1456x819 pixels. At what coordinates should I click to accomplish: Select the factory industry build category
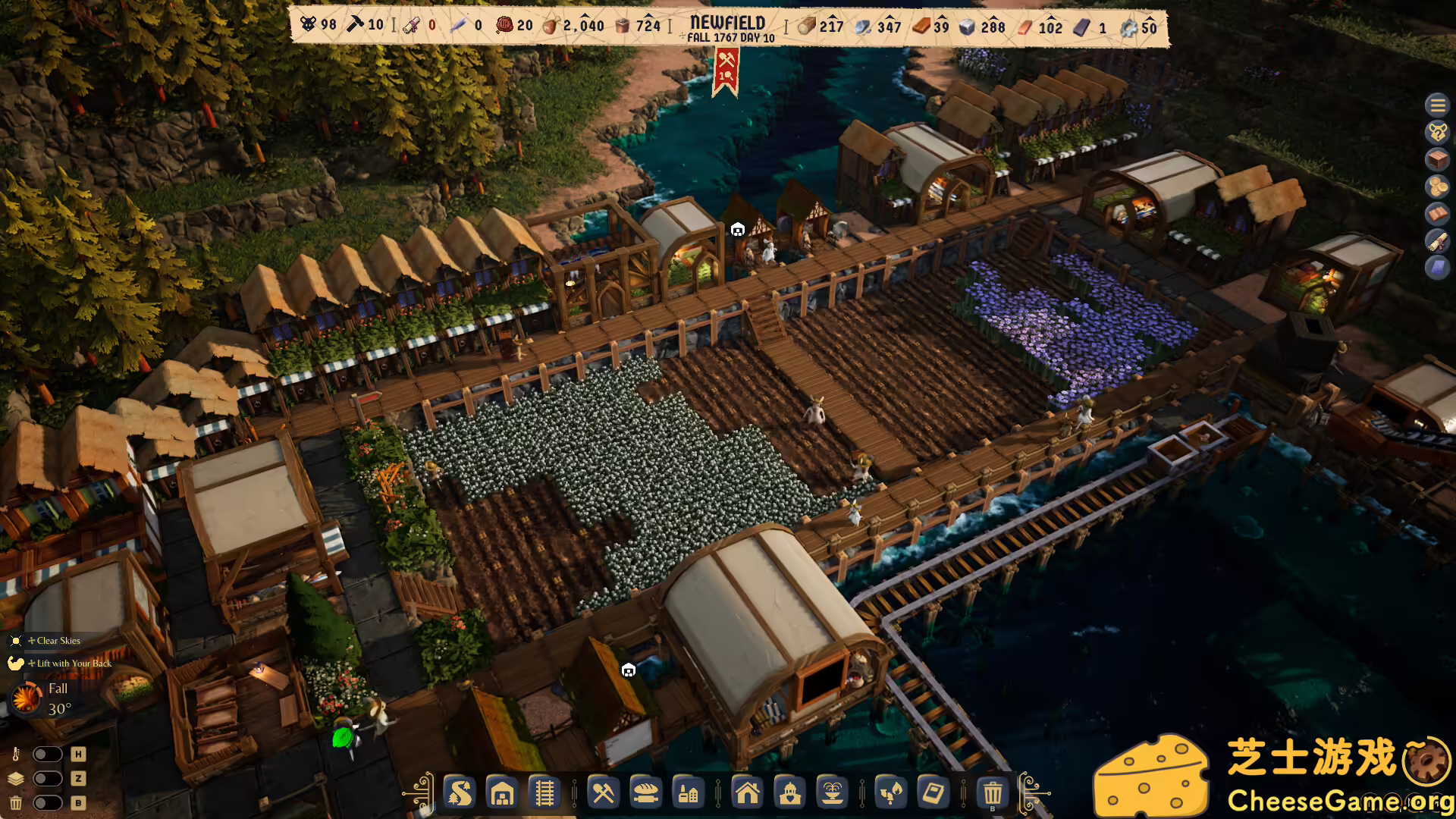point(689,794)
